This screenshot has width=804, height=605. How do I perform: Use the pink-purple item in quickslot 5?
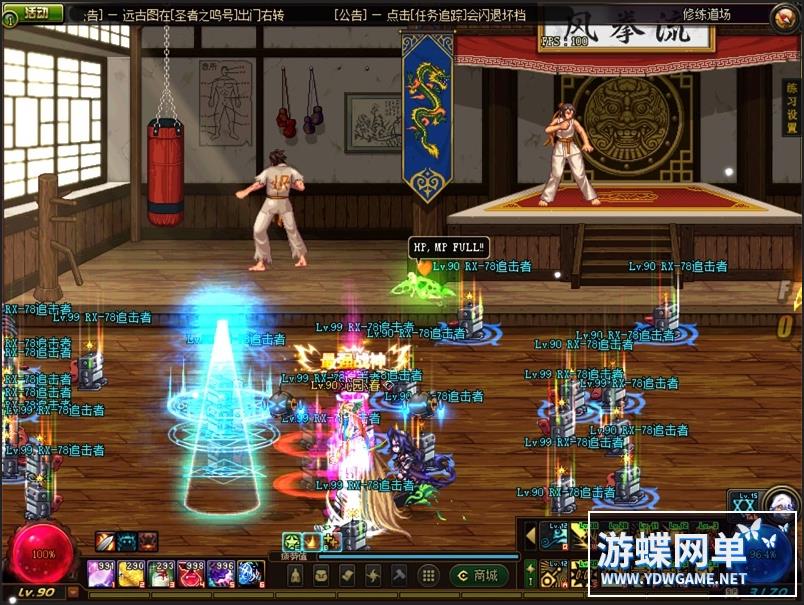pyautogui.click(x=221, y=573)
